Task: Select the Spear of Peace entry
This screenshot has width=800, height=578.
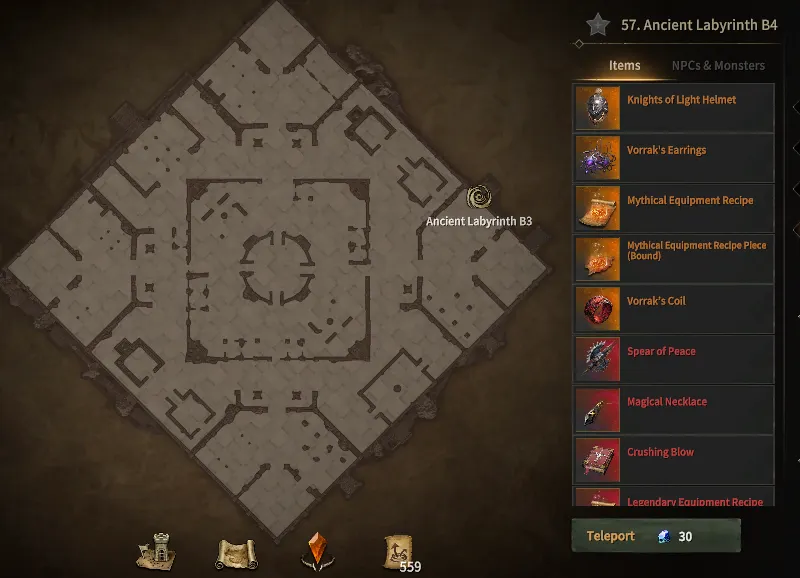Action: click(x=673, y=359)
